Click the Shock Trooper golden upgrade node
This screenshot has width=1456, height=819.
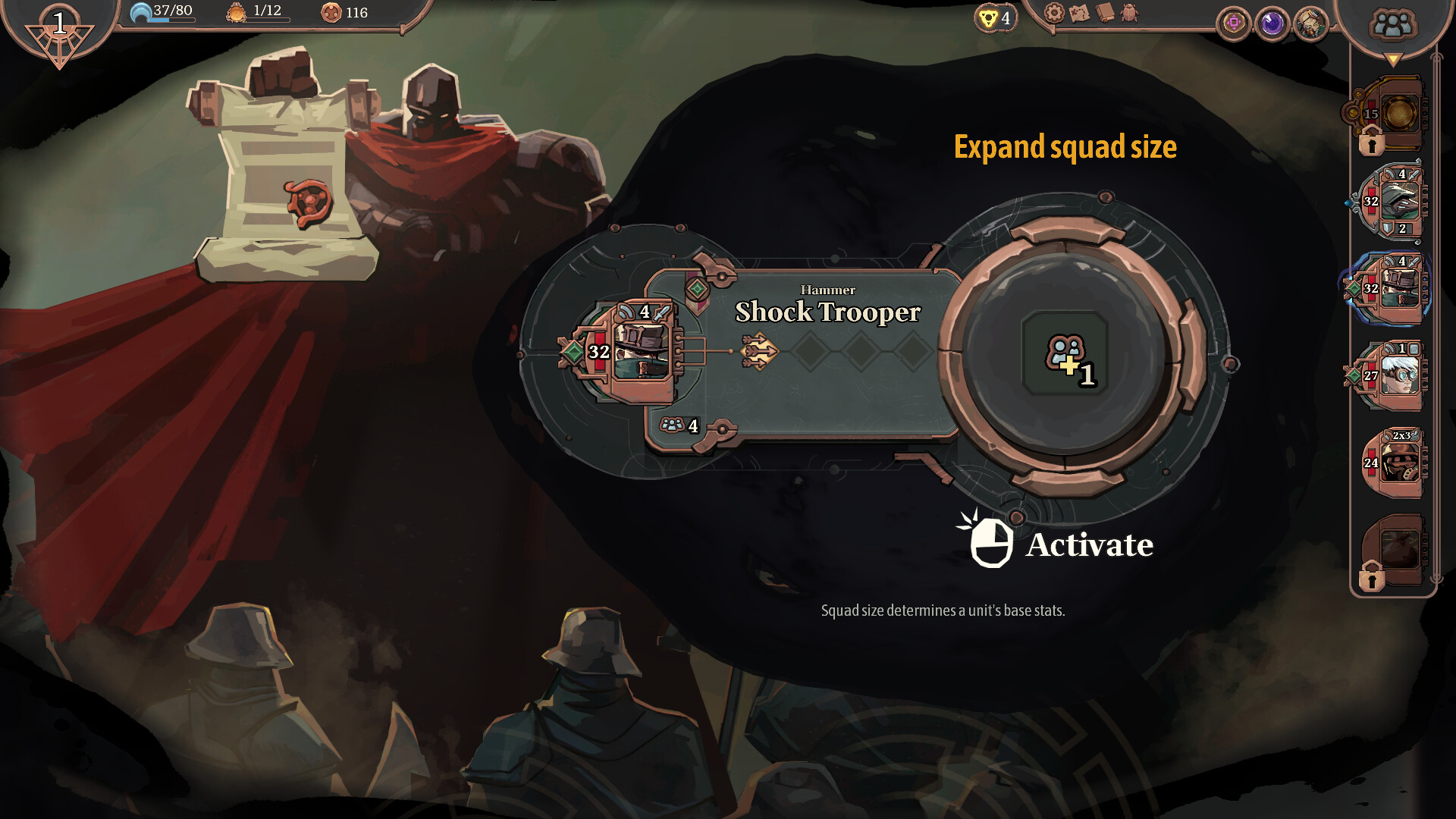759,351
